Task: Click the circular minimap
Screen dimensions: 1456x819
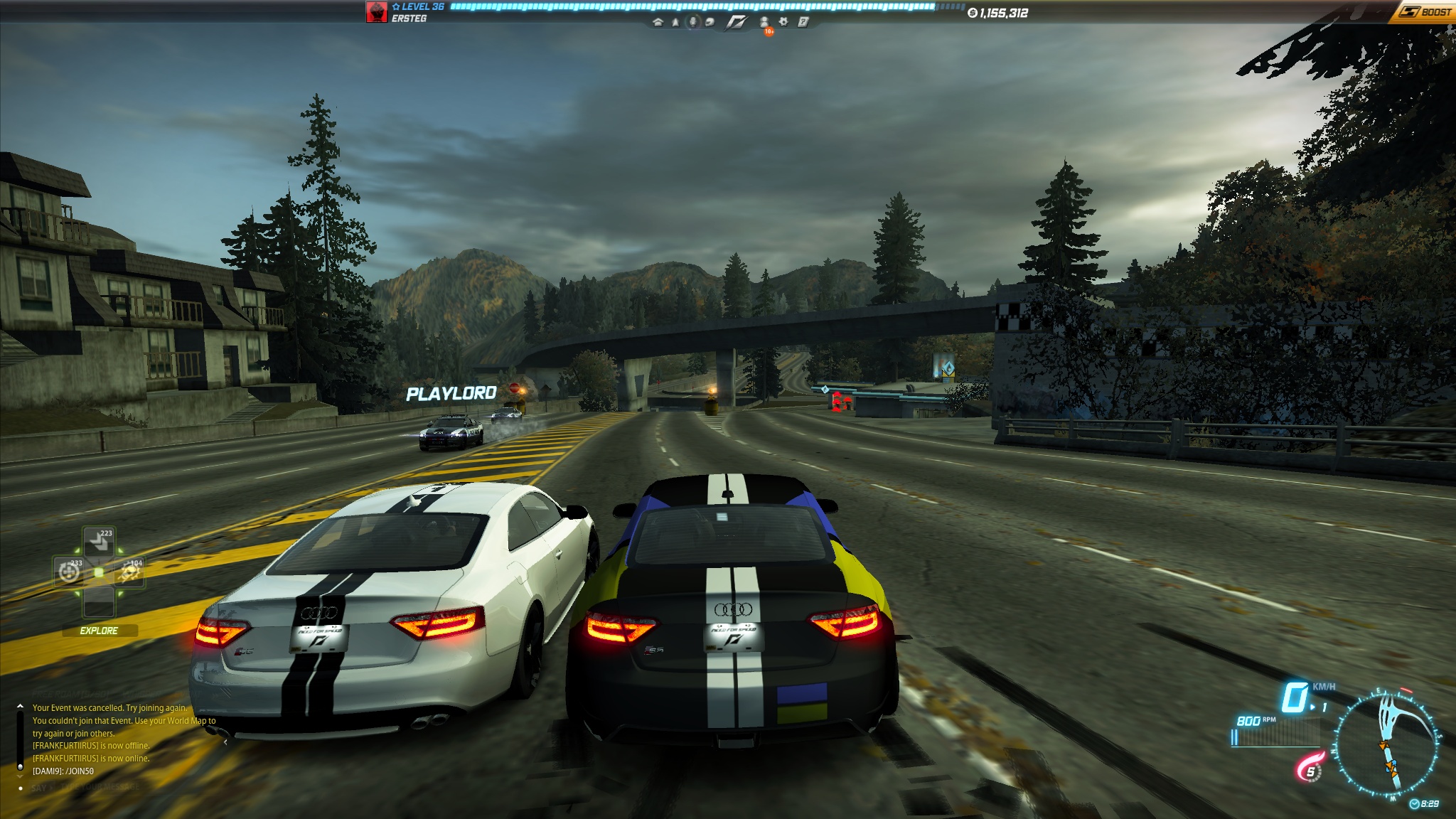Action: (1387, 744)
